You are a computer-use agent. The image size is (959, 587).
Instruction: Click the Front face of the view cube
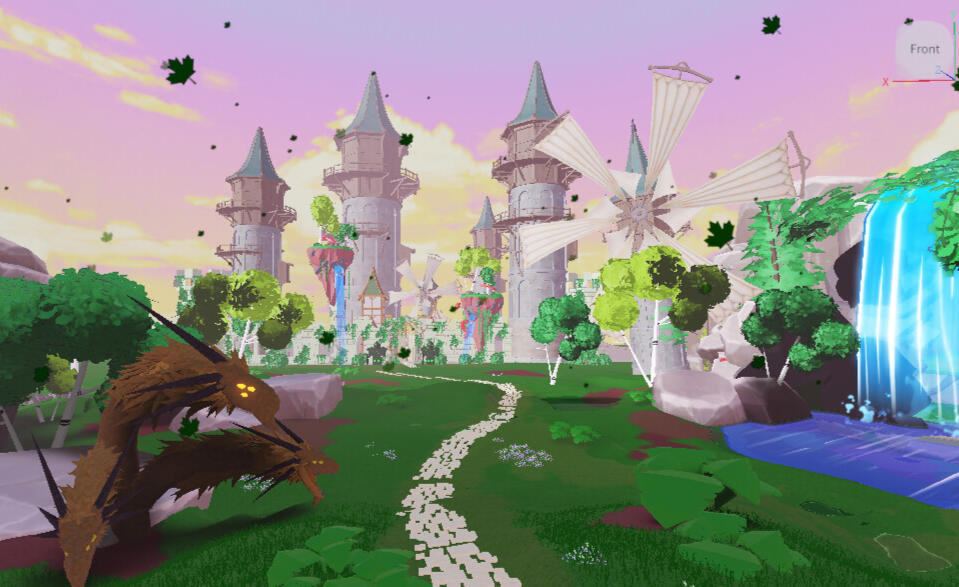[x=924, y=49]
